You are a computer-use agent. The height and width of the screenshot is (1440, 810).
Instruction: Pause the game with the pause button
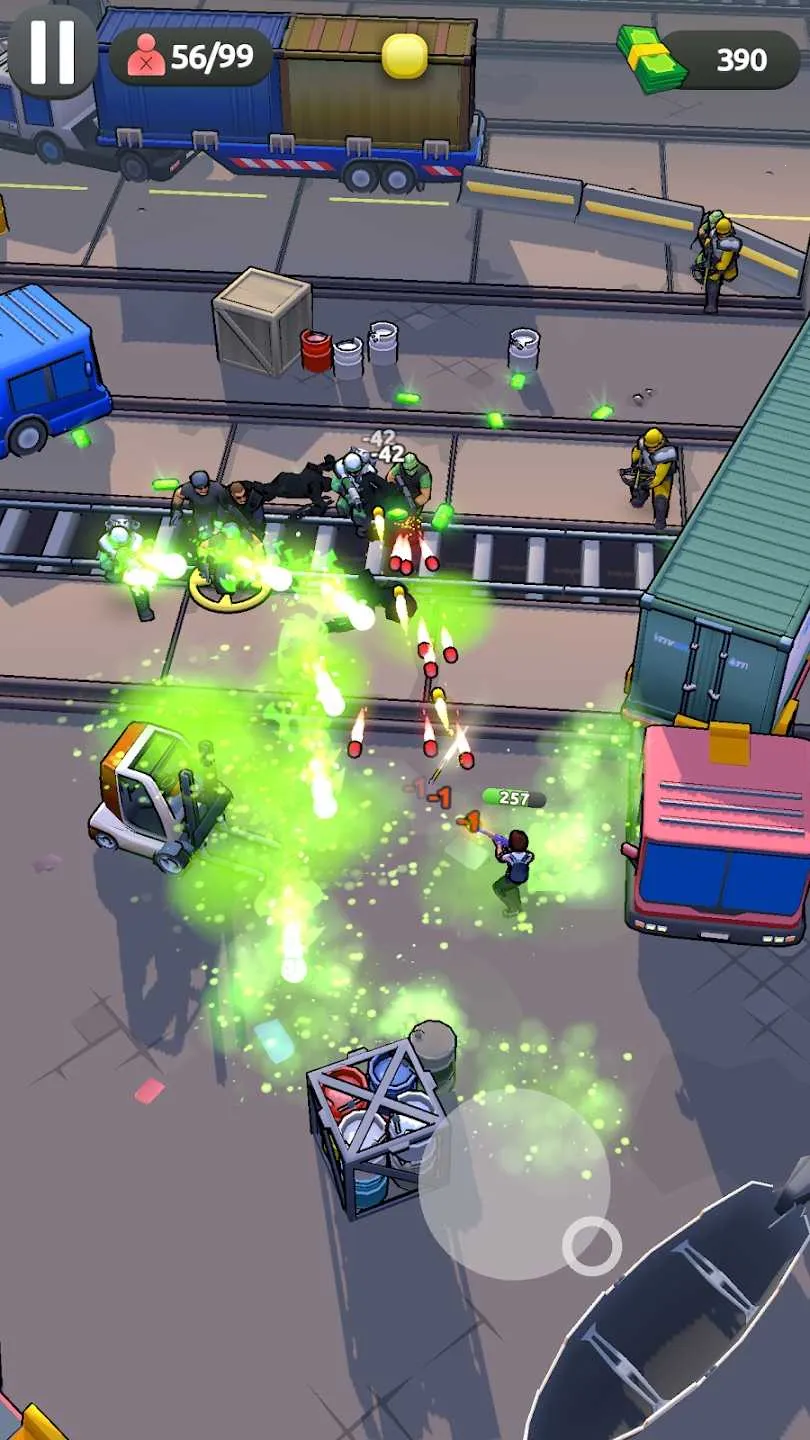pos(52,52)
